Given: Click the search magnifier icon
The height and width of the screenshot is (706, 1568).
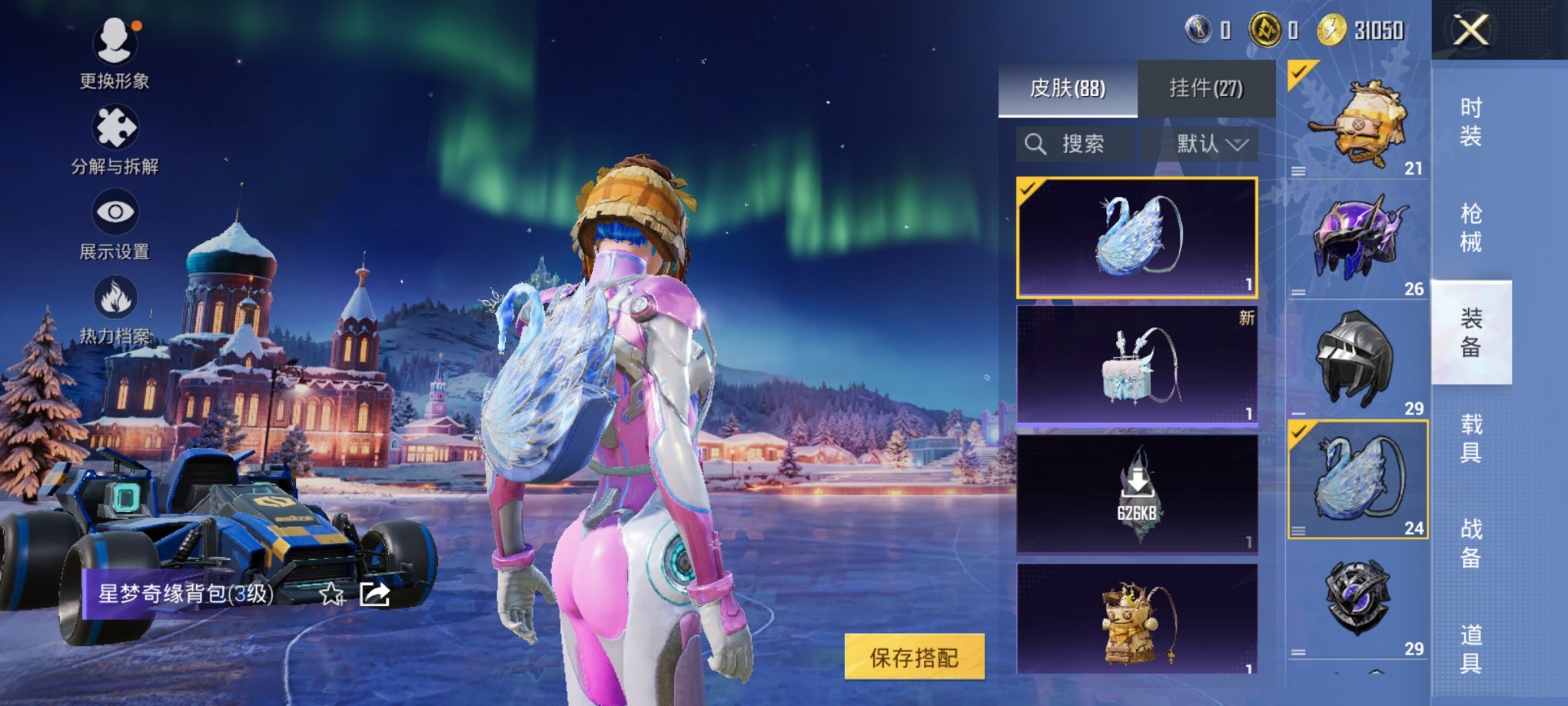Looking at the screenshot, I should (x=1036, y=143).
